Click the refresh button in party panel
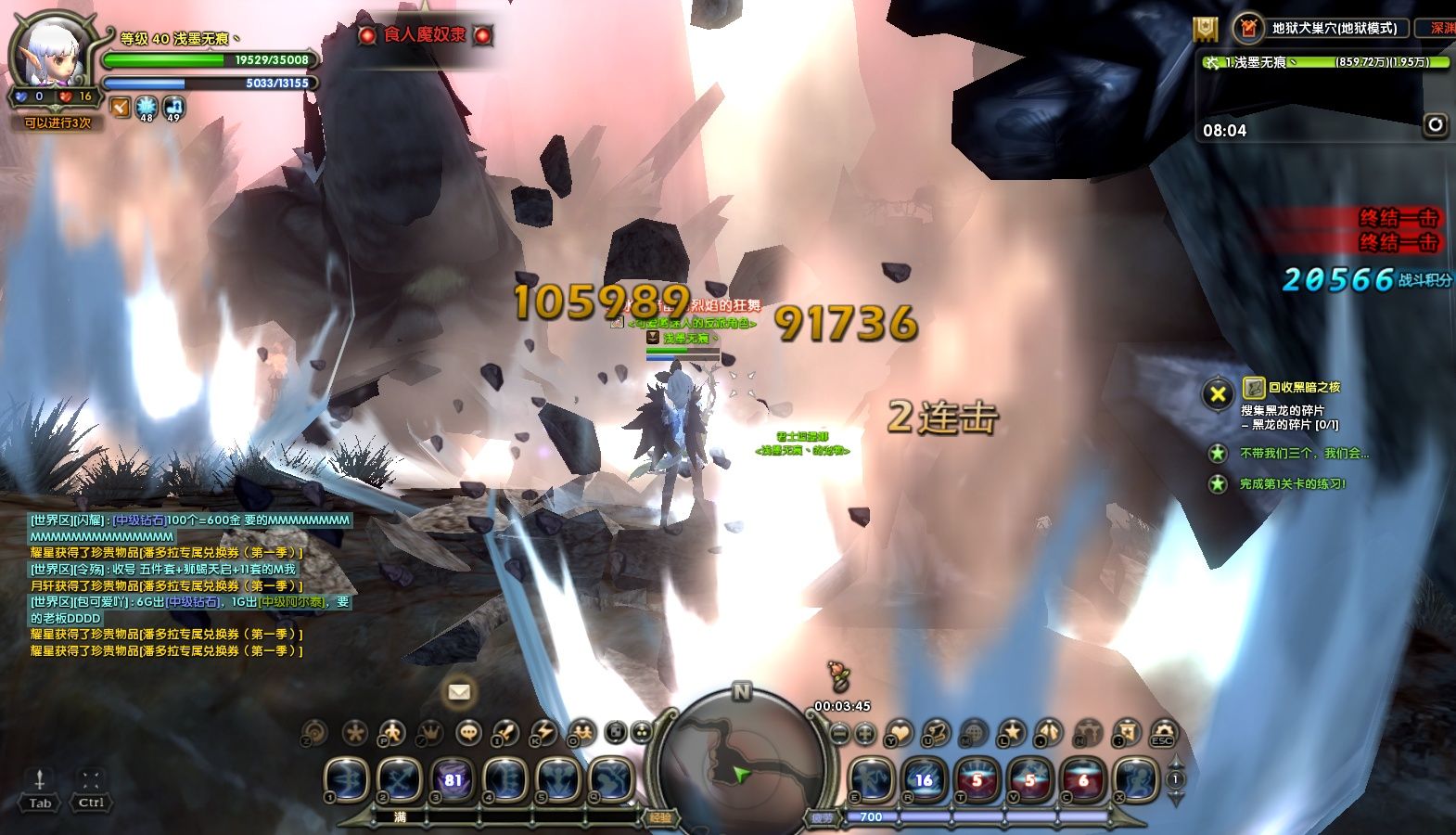Image resolution: width=1456 pixels, height=835 pixels. [x=1436, y=124]
